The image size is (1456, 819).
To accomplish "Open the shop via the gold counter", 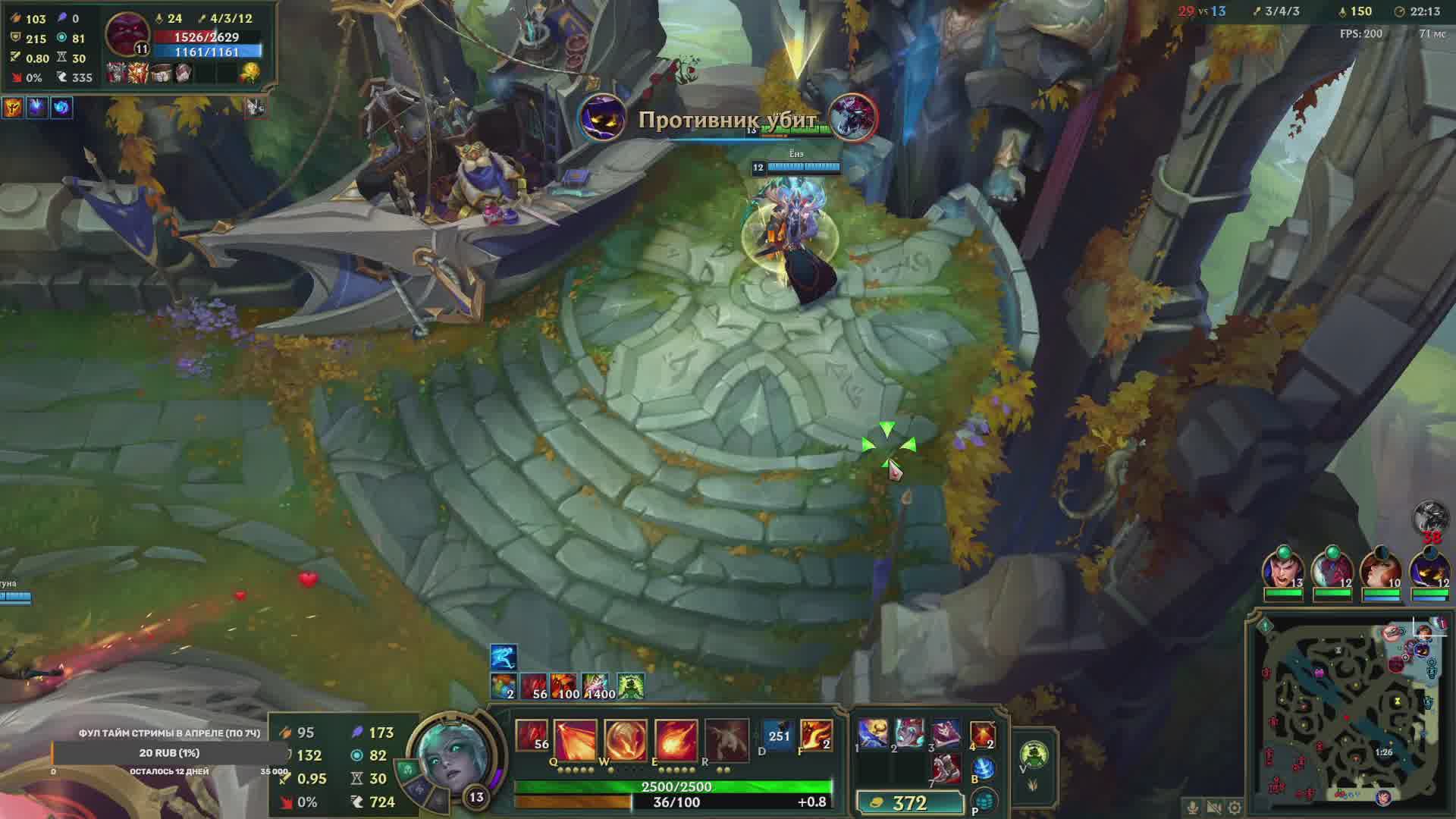I will click(x=909, y=802).
